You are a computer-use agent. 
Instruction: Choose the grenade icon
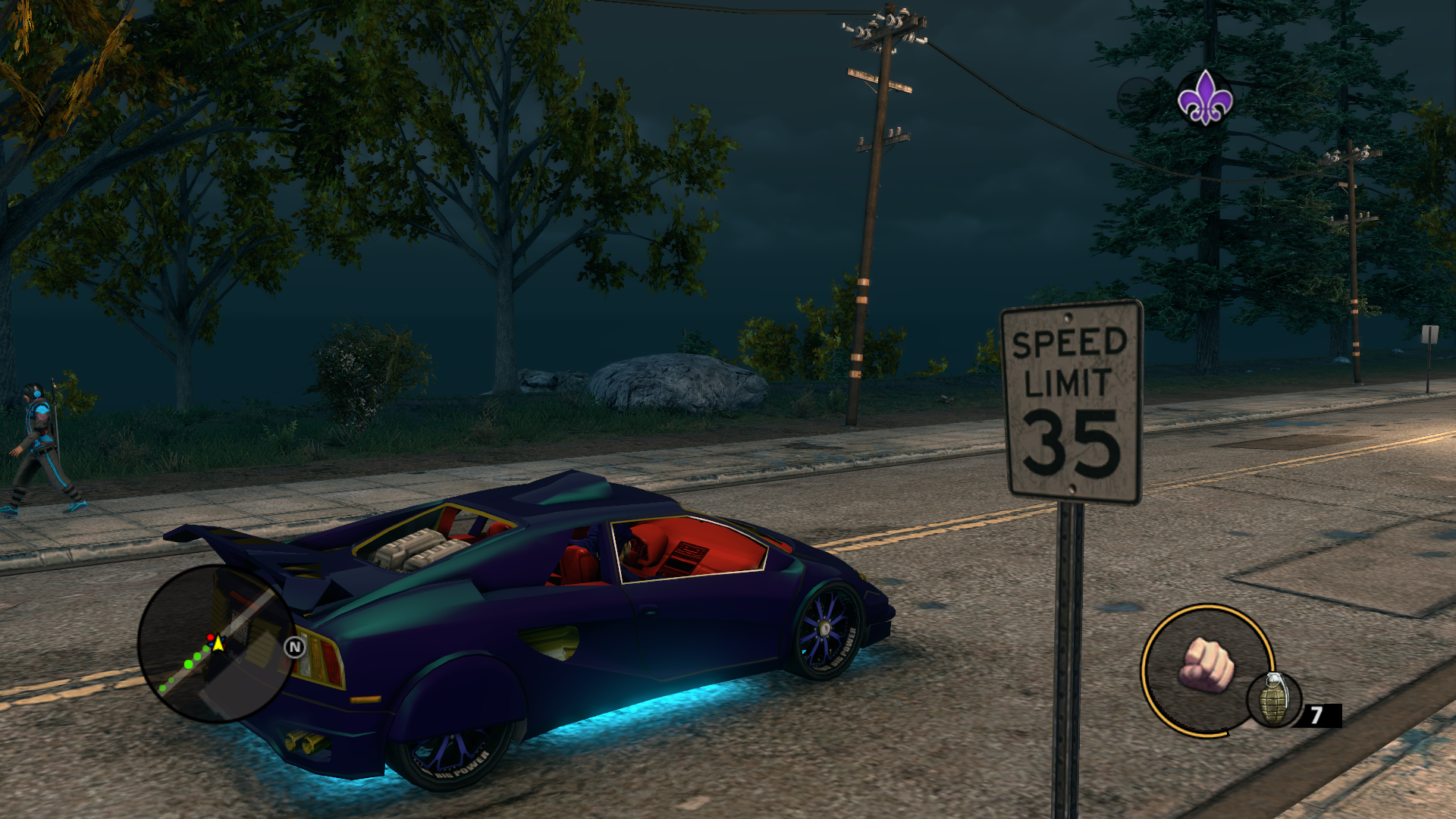click(x=1274, y=701)
